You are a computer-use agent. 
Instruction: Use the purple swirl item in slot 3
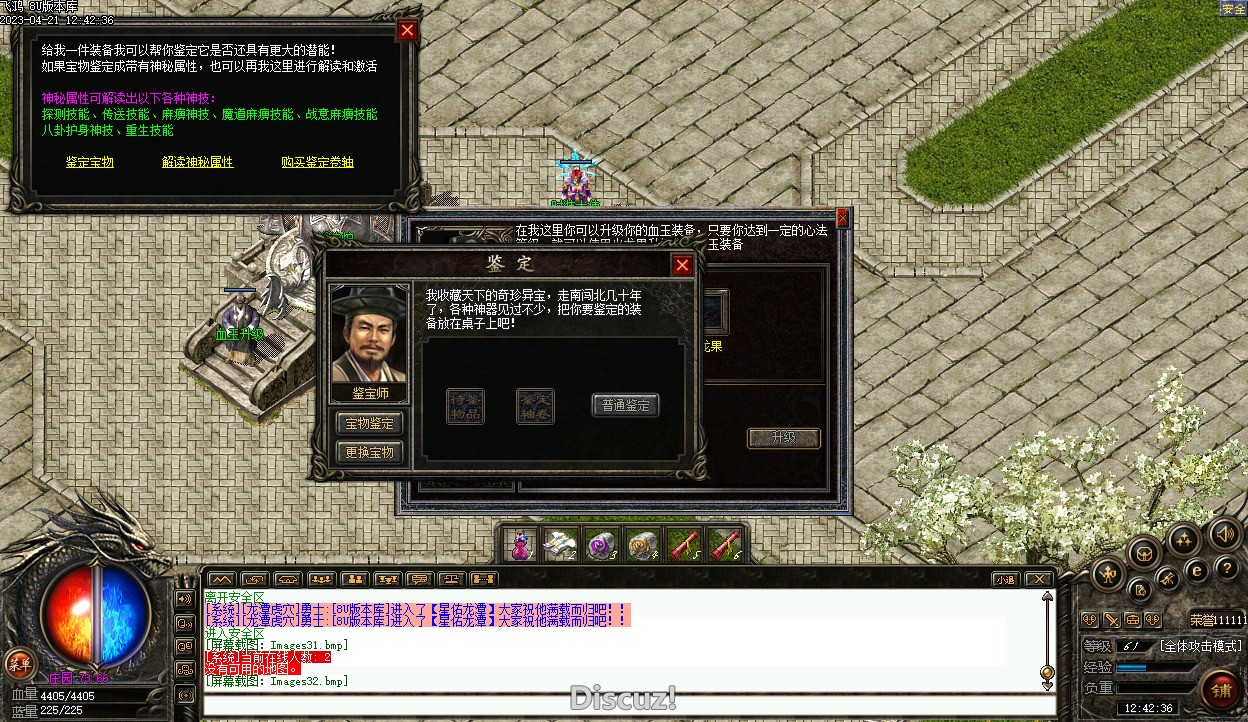pos(600,545)
